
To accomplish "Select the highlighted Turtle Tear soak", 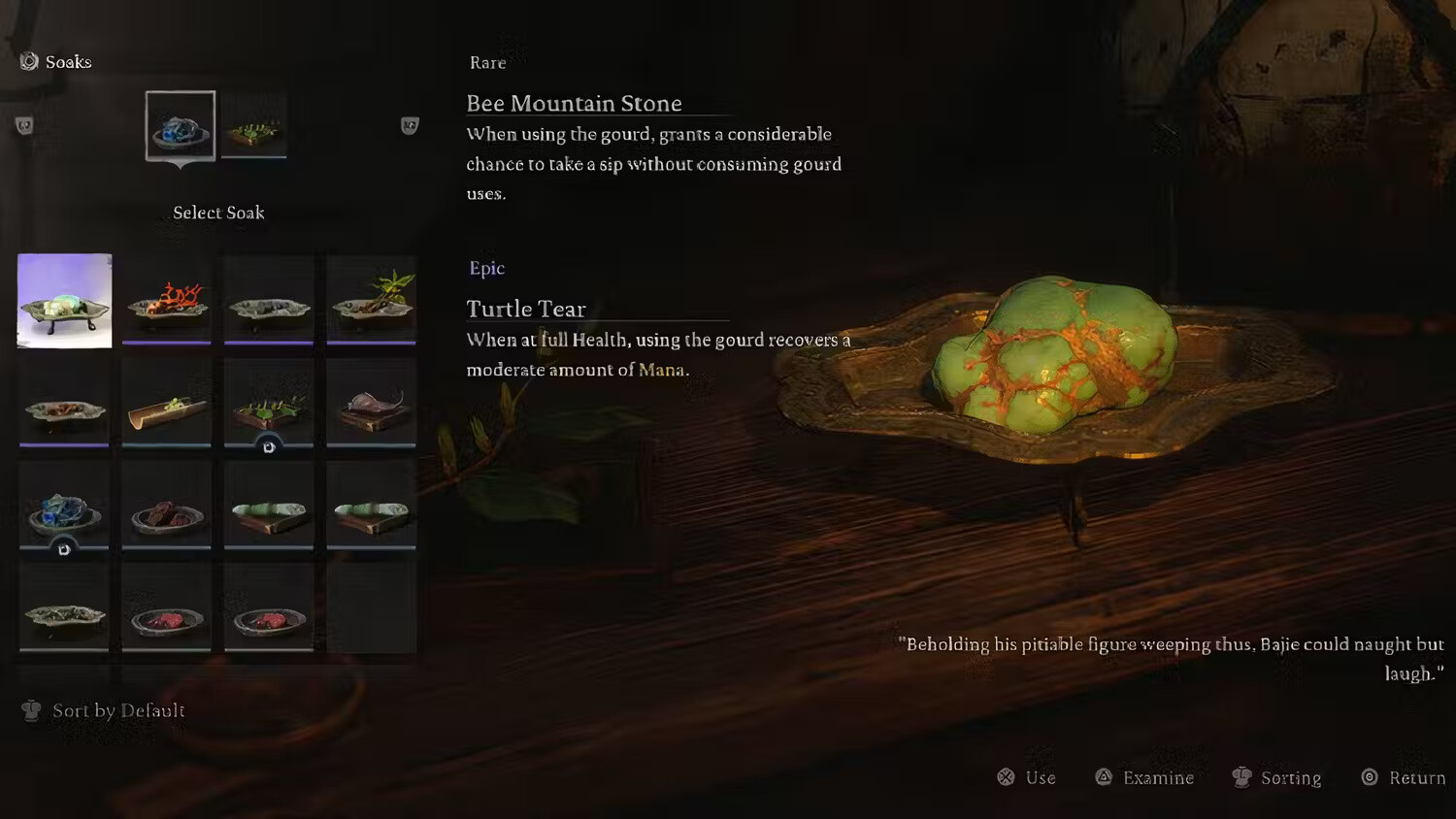I will 64,301.
